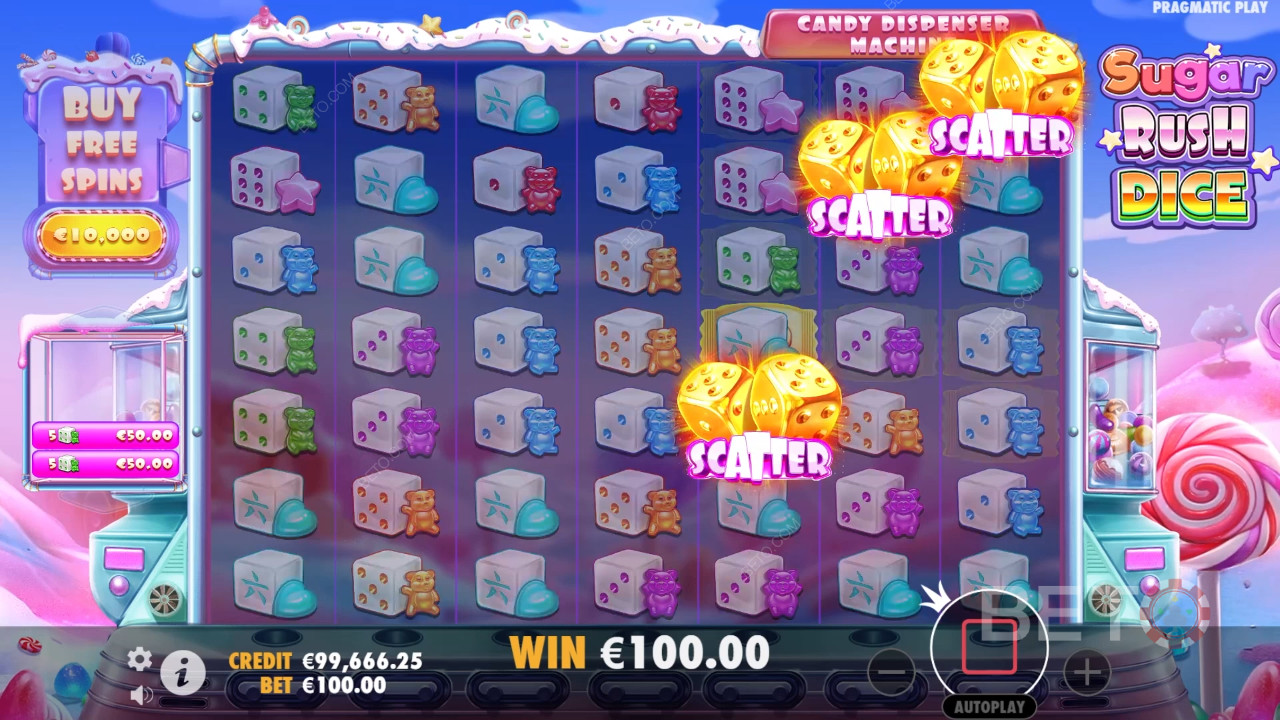Increase the bet with plus button
1280x720 pixels.
tap(1087, 671)
